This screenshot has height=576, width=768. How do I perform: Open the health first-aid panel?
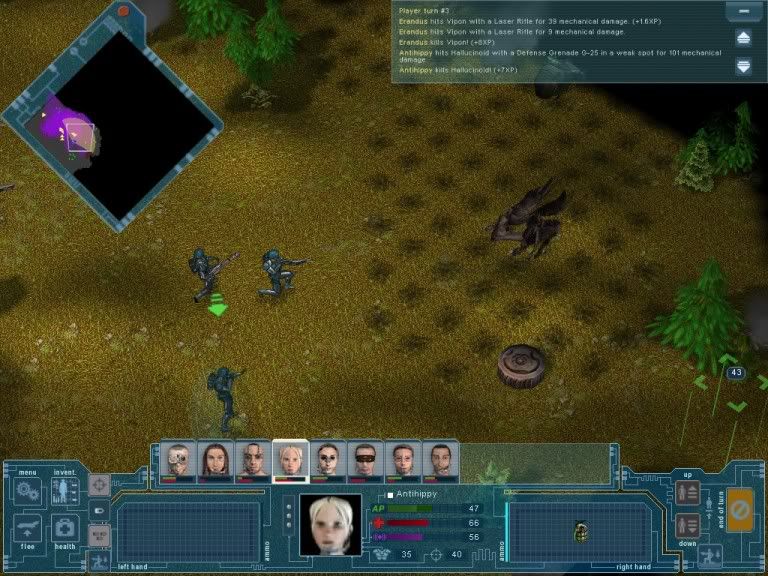click(x=65, y=528)
